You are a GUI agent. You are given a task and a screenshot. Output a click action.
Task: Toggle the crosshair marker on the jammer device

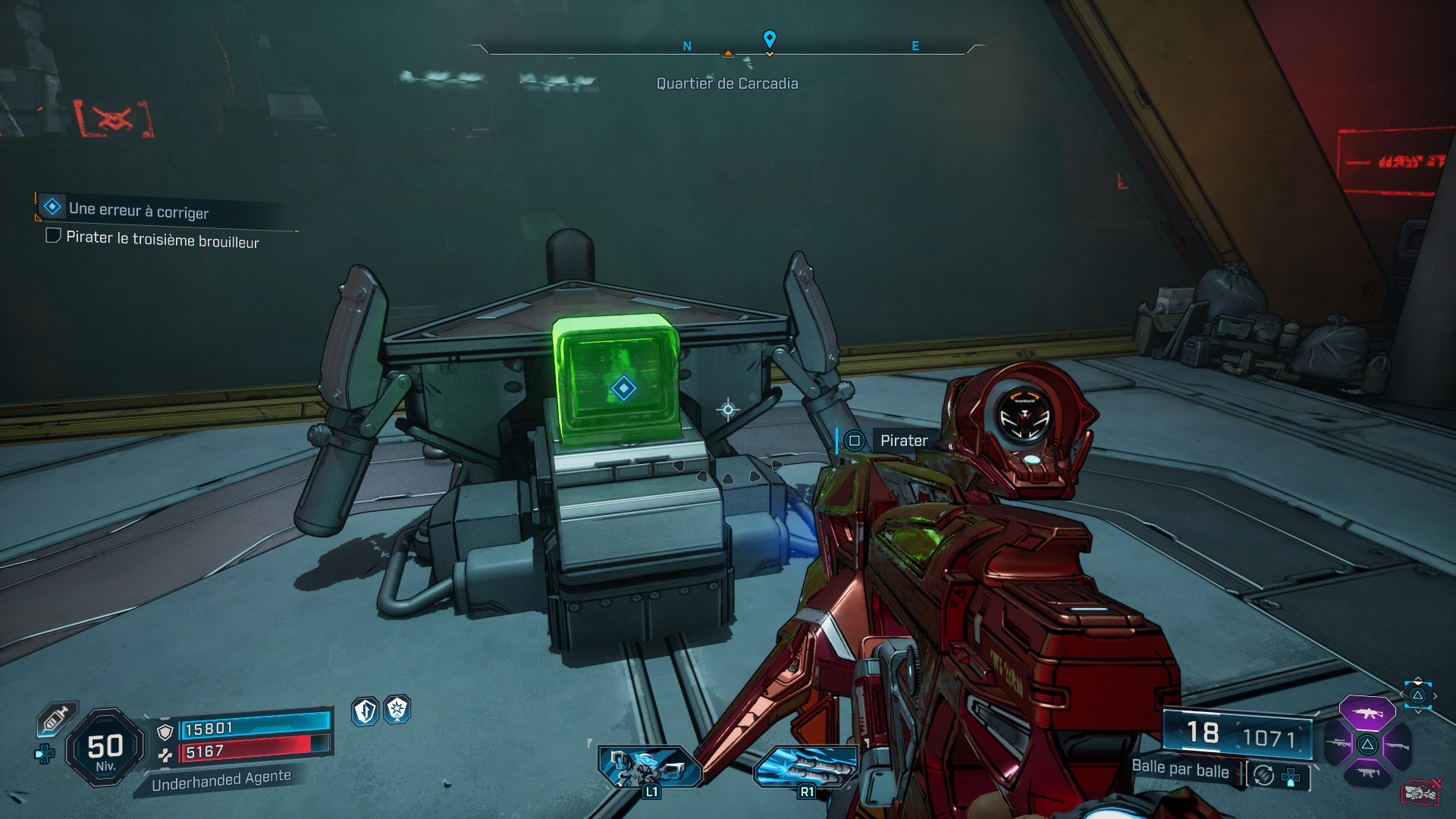click(x=729, y=409)
